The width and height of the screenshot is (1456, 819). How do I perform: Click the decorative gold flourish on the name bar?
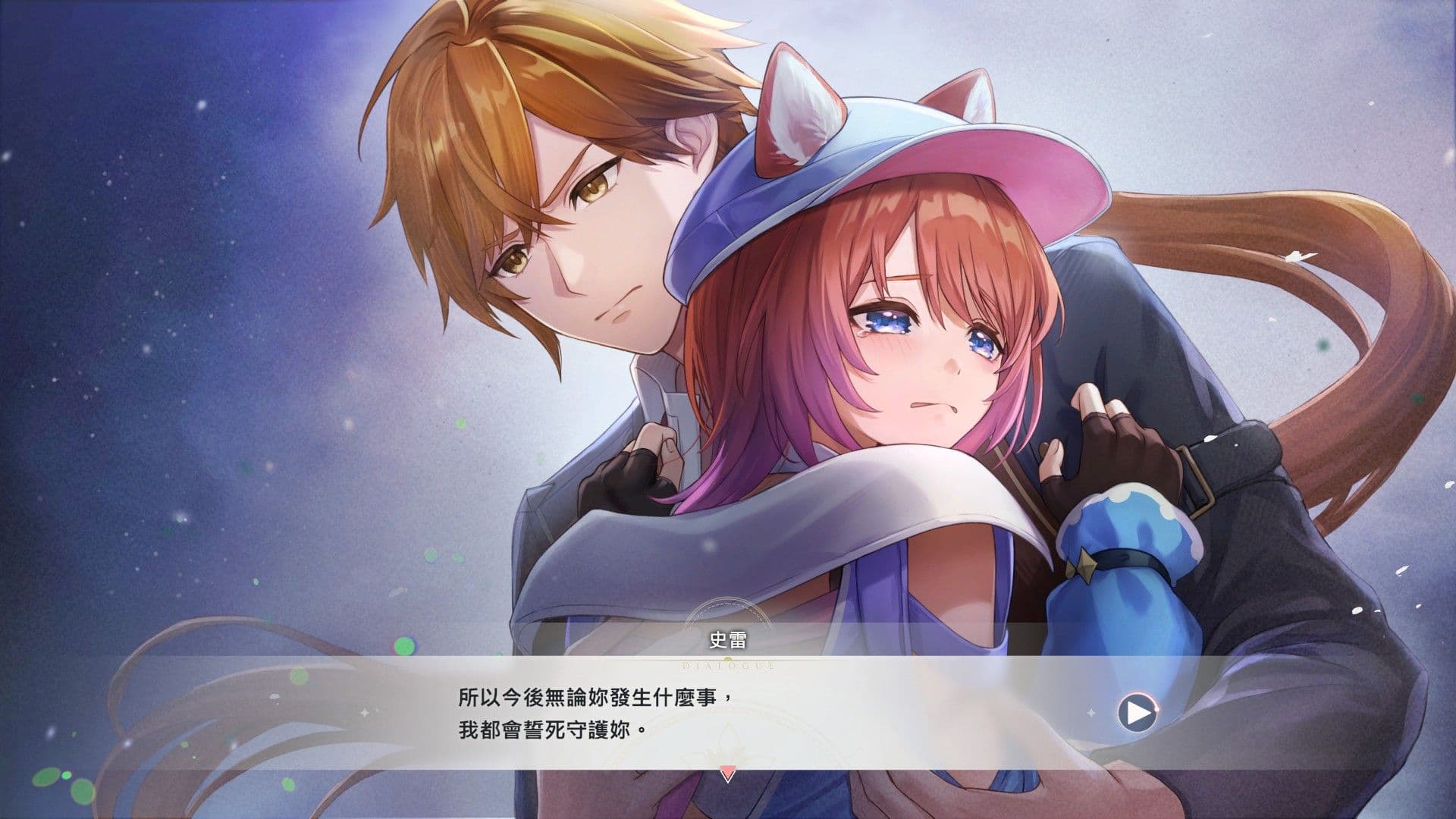(726, 657)
